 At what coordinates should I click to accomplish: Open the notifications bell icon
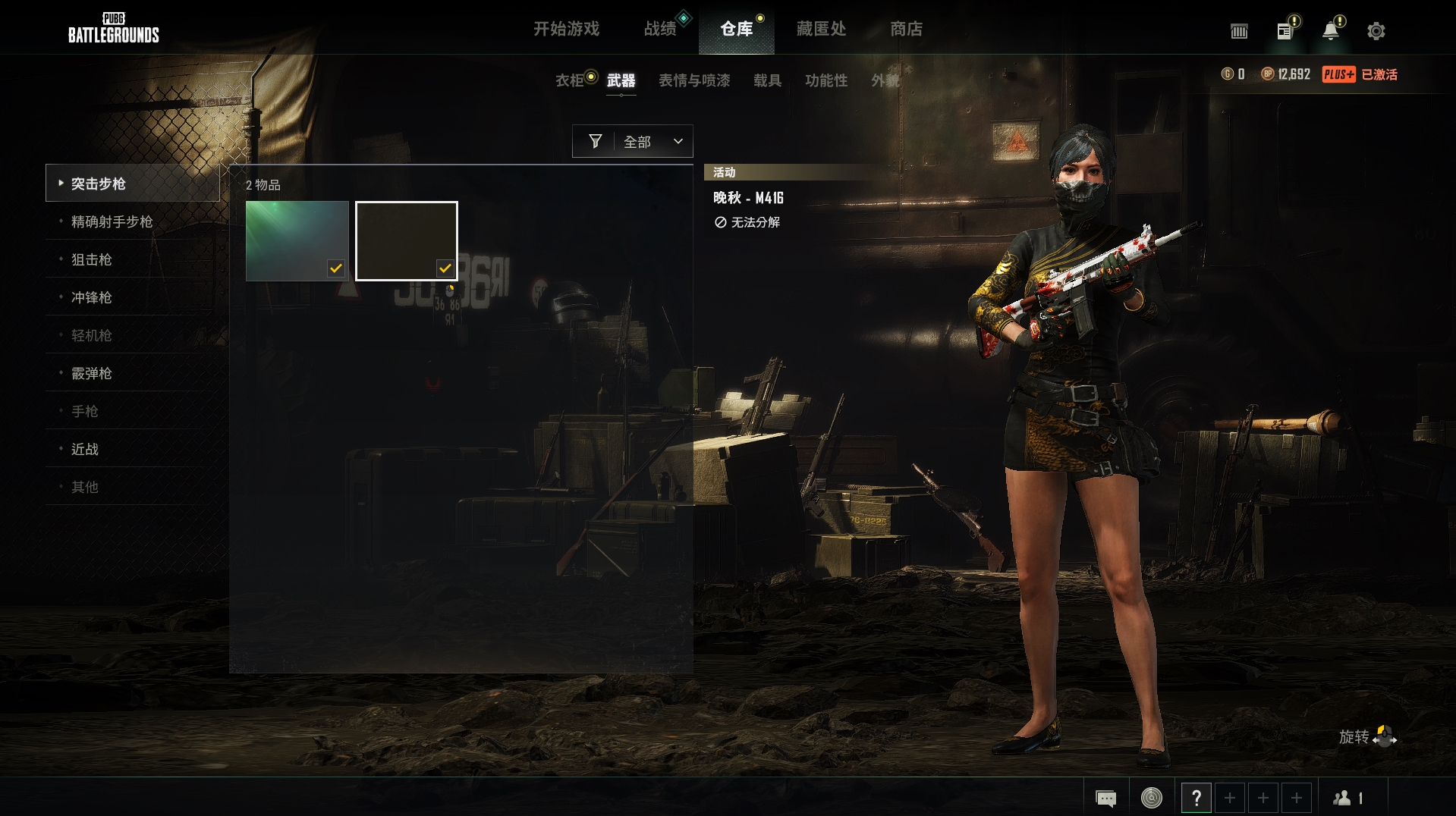(x=1329, y=30)
